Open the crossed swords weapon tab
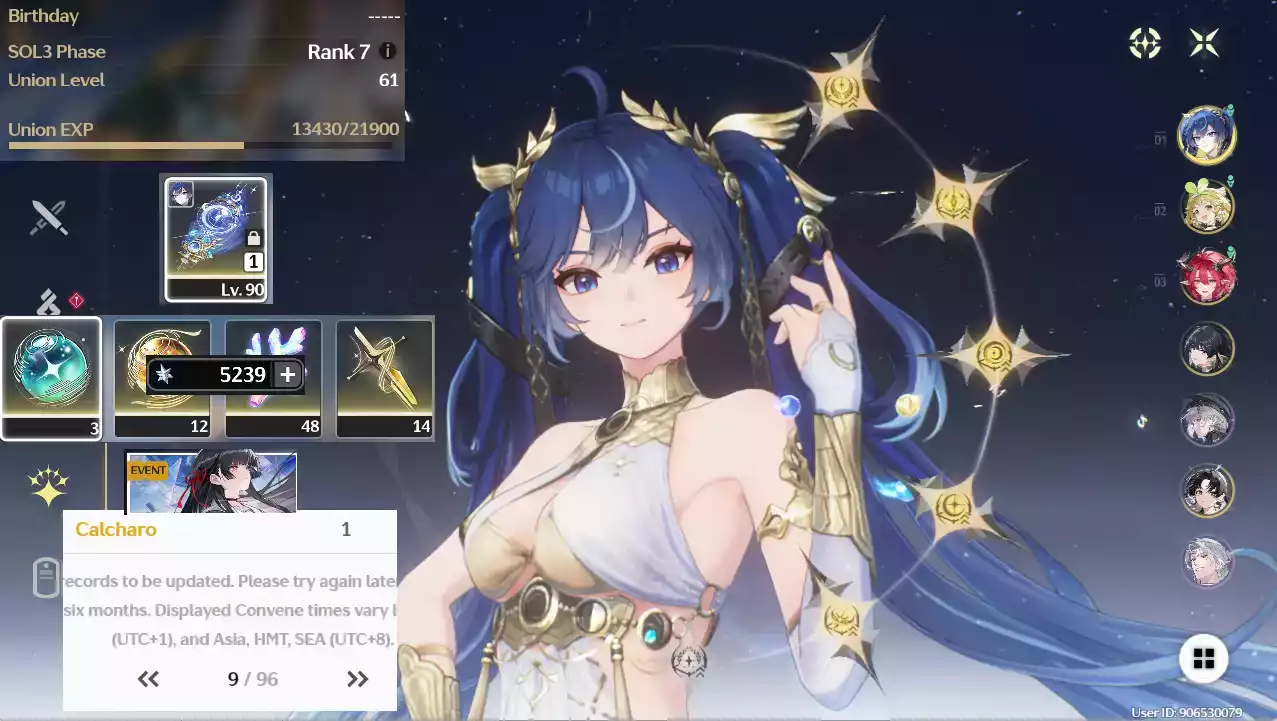 (48, 217)
